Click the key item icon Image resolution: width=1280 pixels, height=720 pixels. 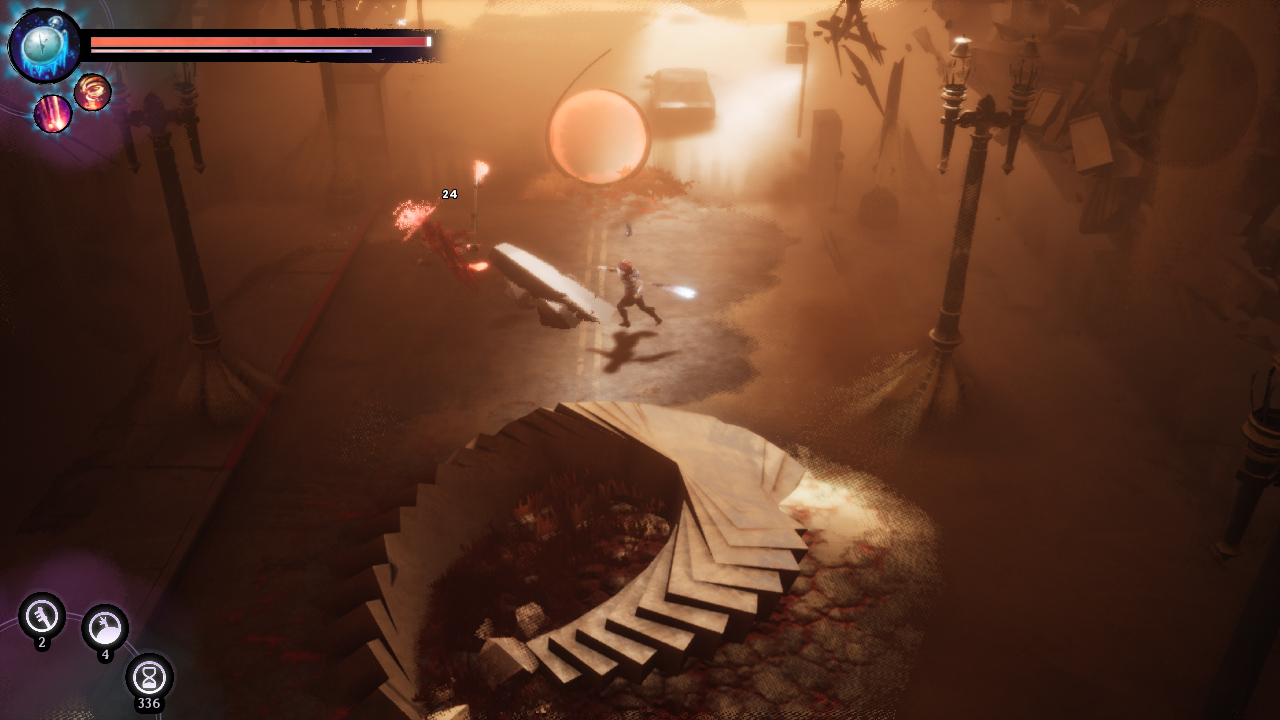pyautogui.click(x=42, y=616)
